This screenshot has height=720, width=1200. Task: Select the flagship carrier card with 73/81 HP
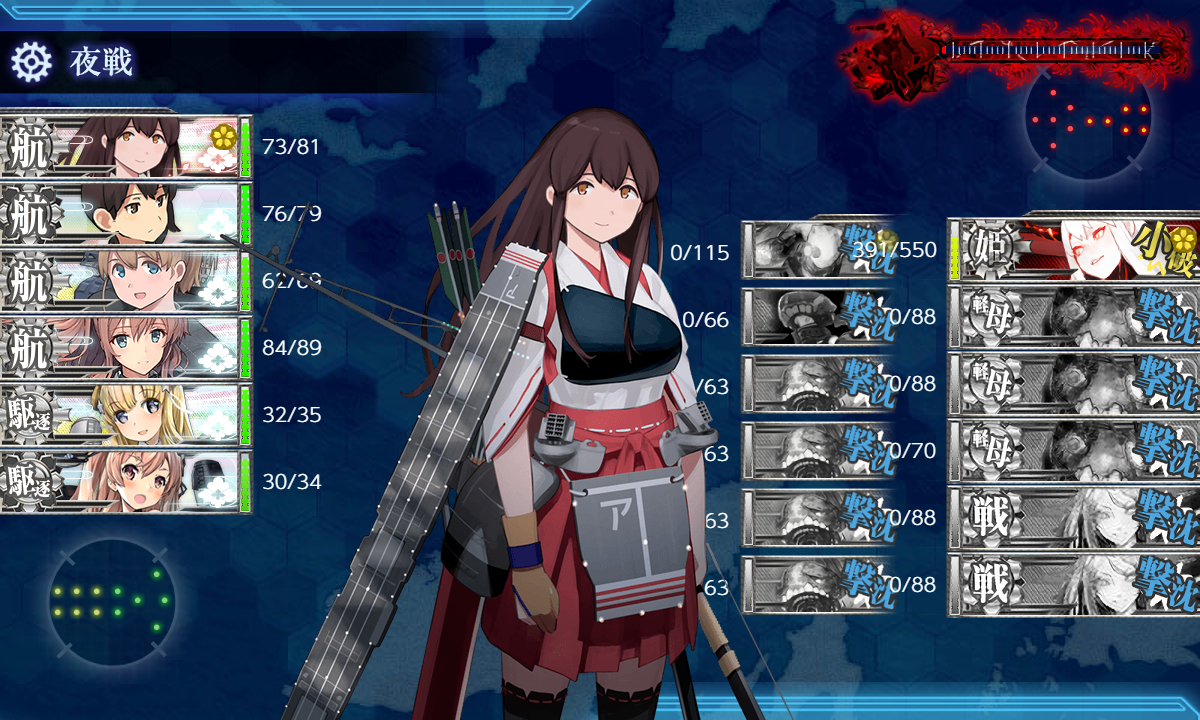click(125, 146)
